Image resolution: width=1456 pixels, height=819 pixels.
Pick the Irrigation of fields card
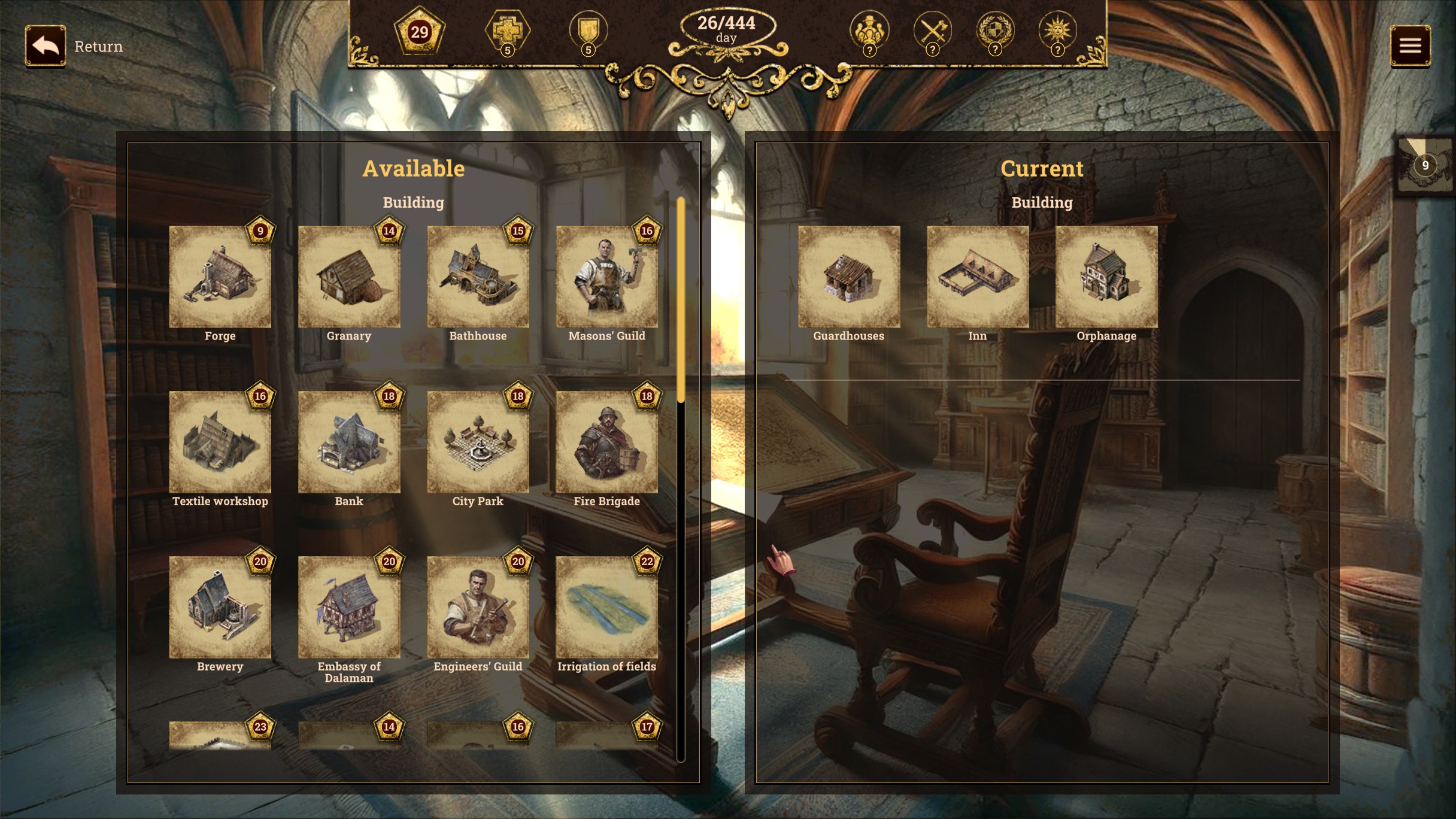[606, 607]
